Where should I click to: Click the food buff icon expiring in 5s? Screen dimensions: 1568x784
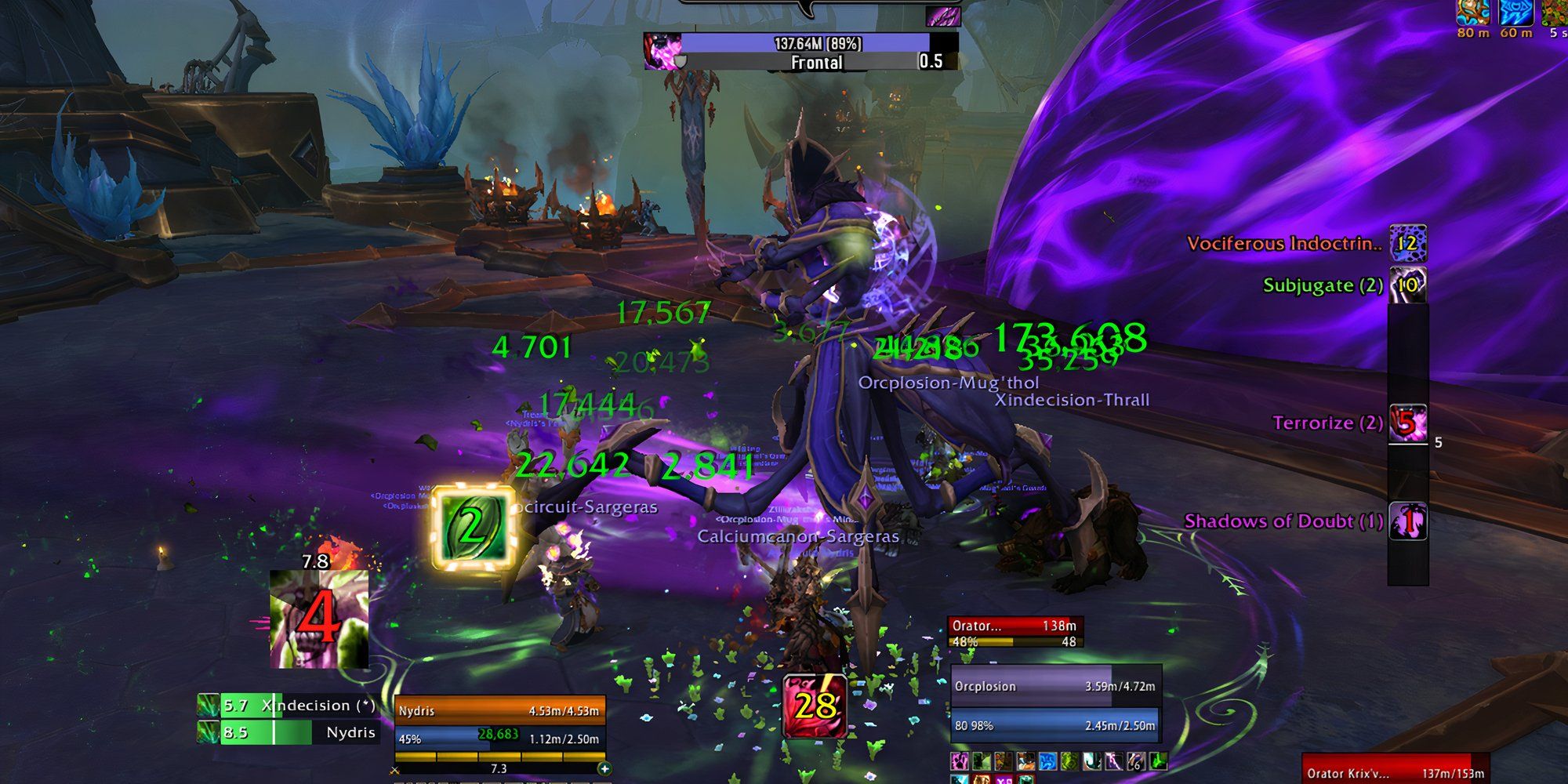point(1557,13)
